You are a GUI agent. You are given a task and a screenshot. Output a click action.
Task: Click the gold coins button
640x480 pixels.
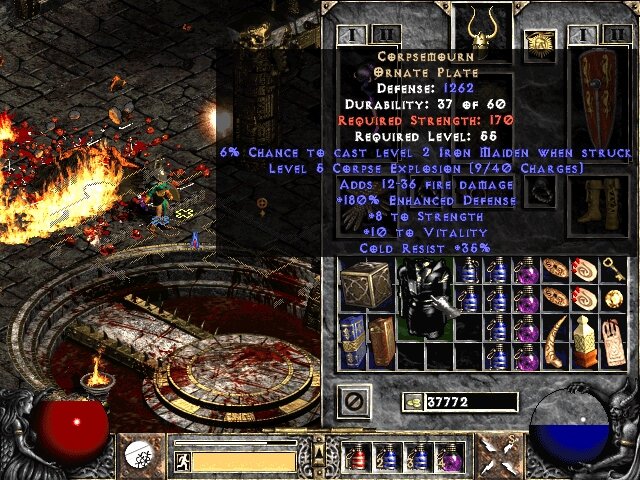pos(411,402)
